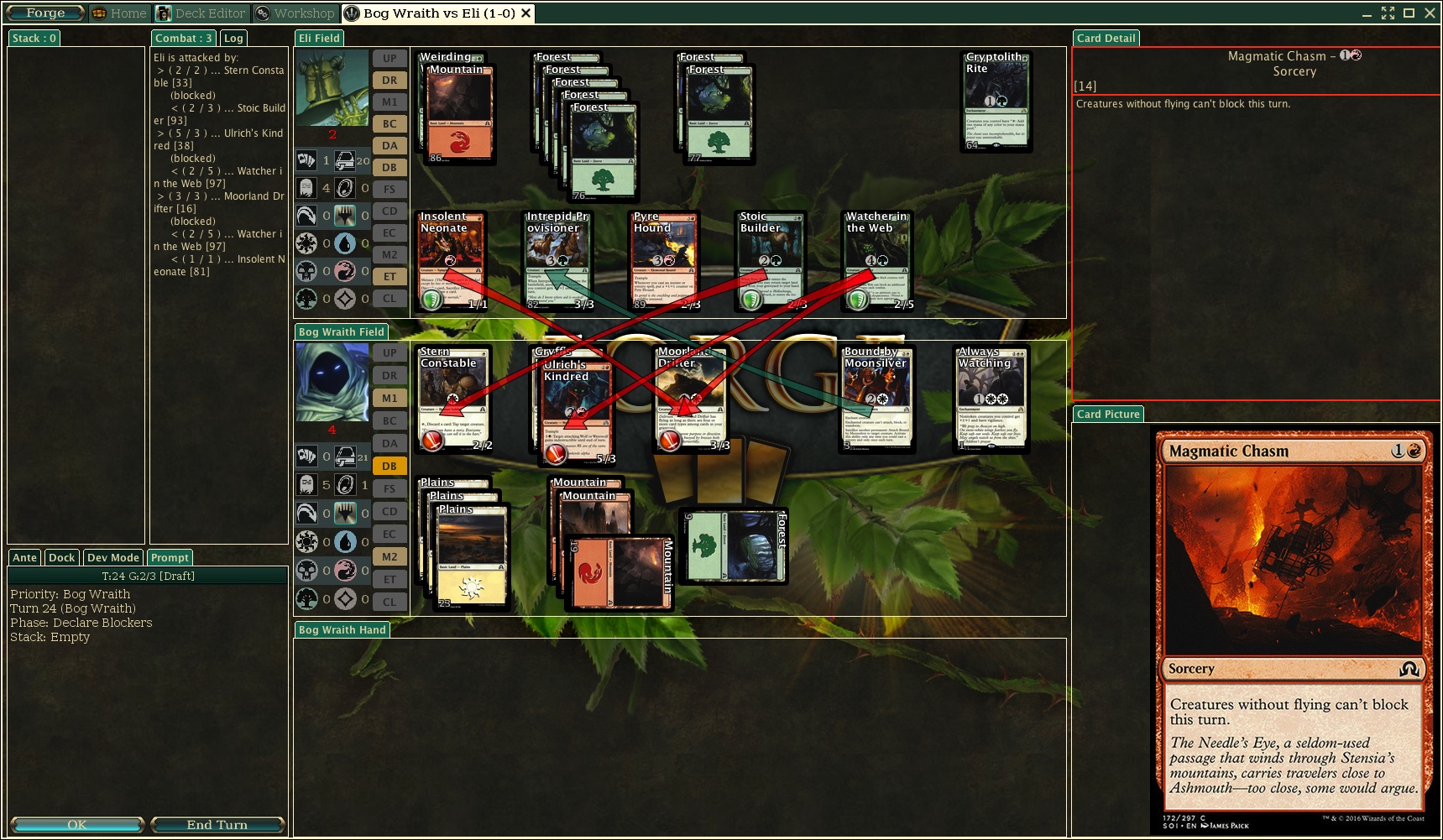Open the Dev Mode tab

pos(113,558)
